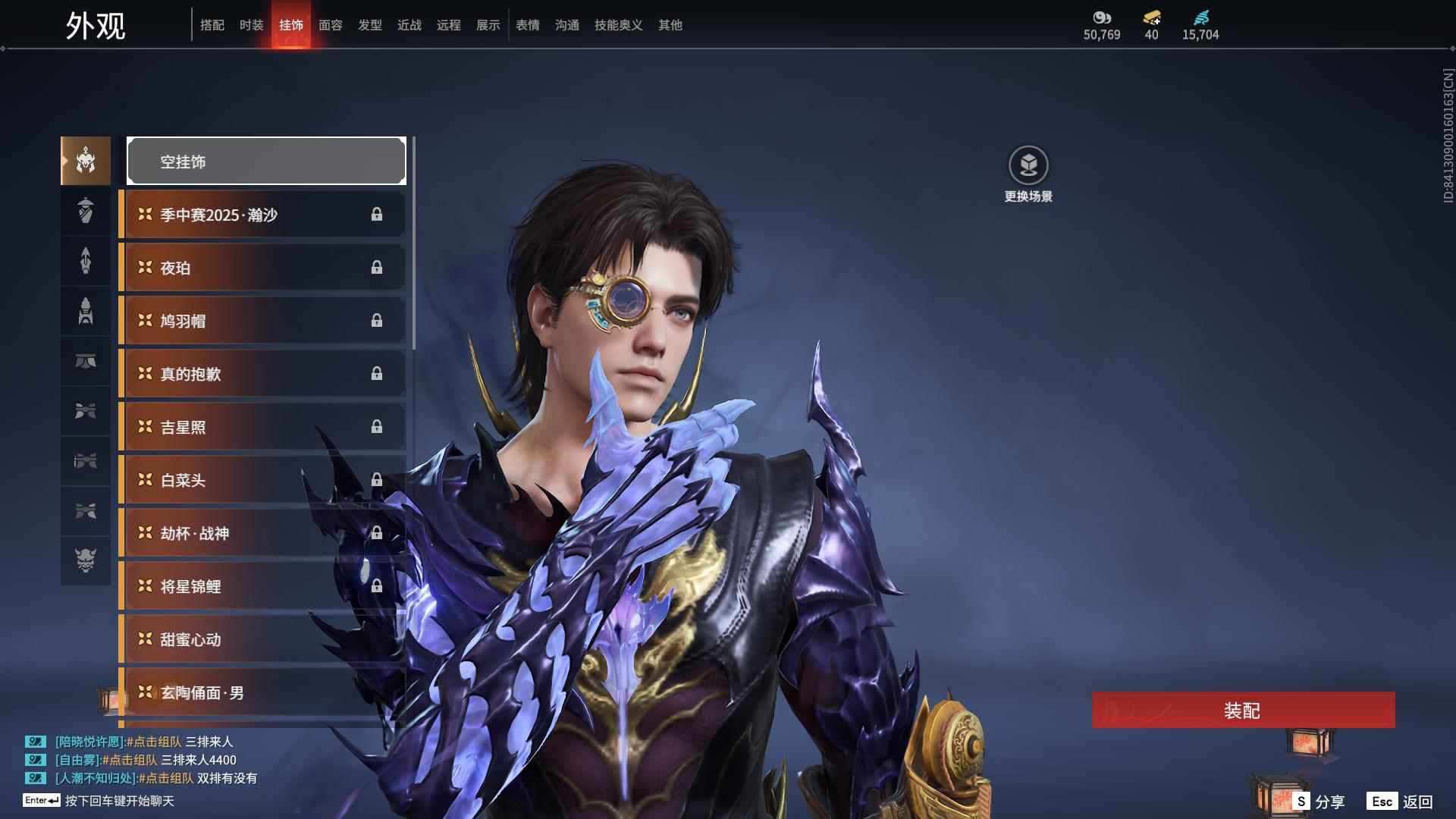The height and width of the screenshot is (819, 1456).
Task: Pick the 夜珀 accessory row
Action: tap(262, 268)
